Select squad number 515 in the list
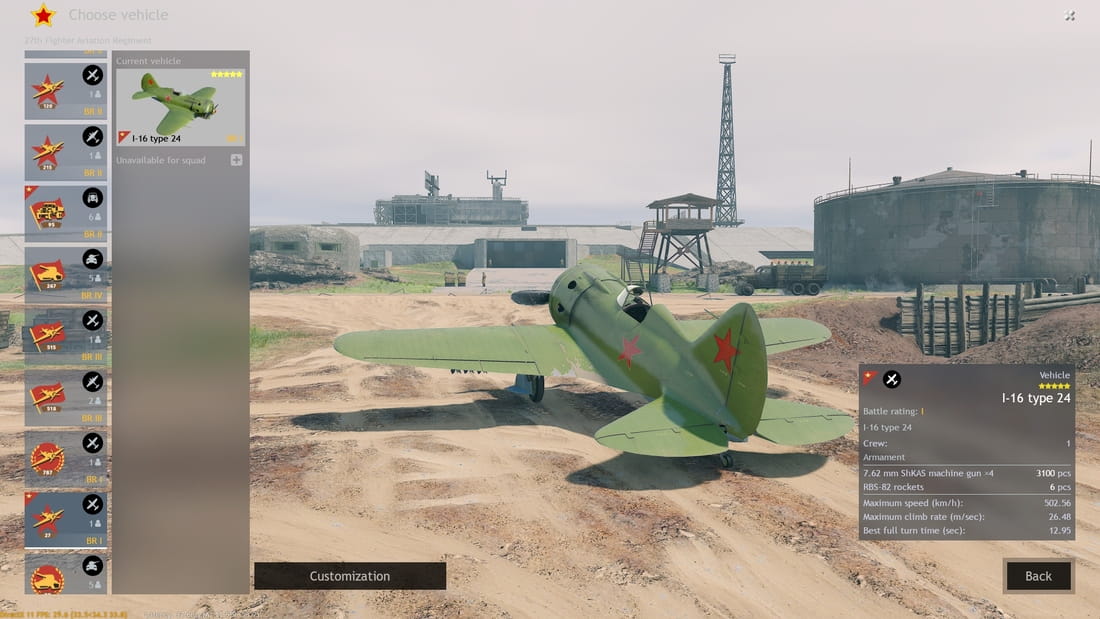Screen dimensions: 1100x619 click(66, 336)
